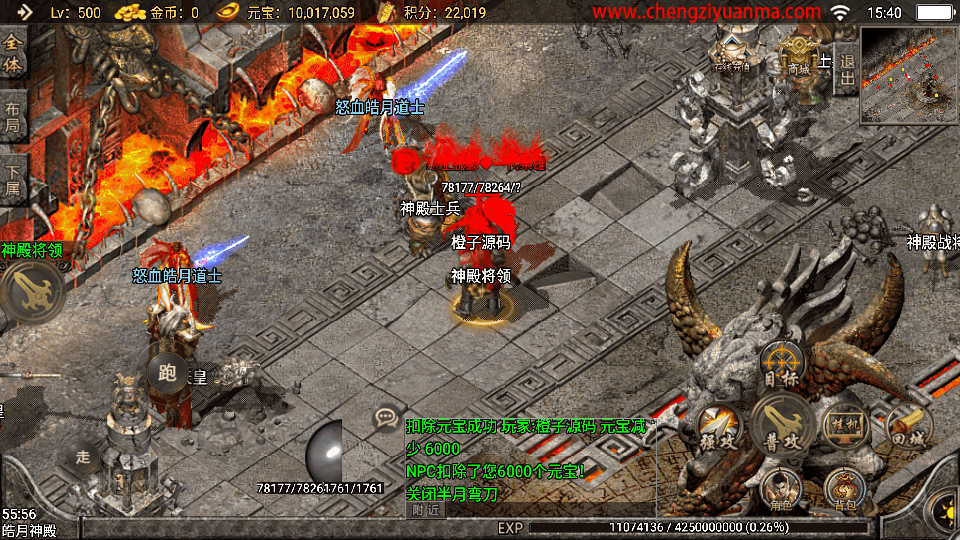Switch to the 全体 tab
The width and height of the screenshot is (960, 540).
click(x=13, y=52)
